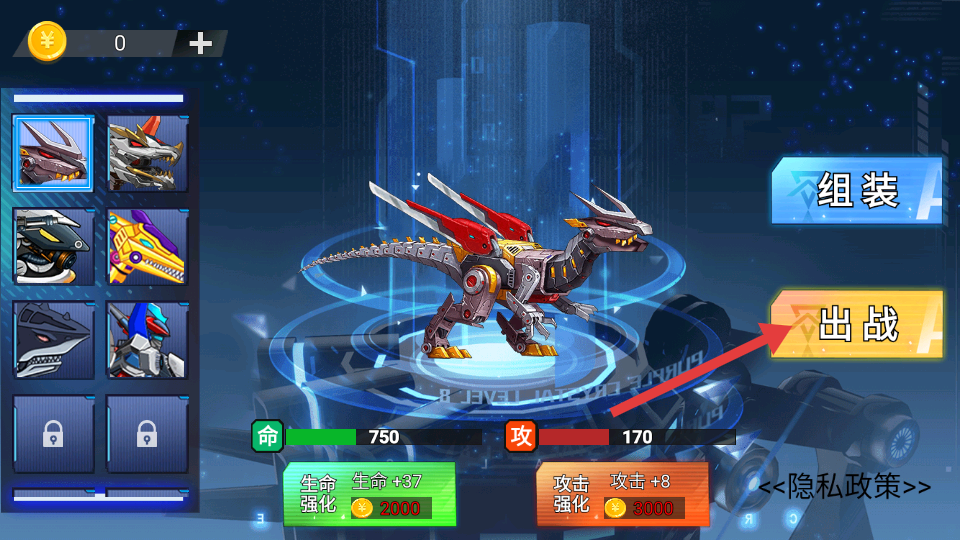The height and width of the screenshot is (540, 960).
Task: Select the black and white helmeted robot
Action: pos(54,247)
